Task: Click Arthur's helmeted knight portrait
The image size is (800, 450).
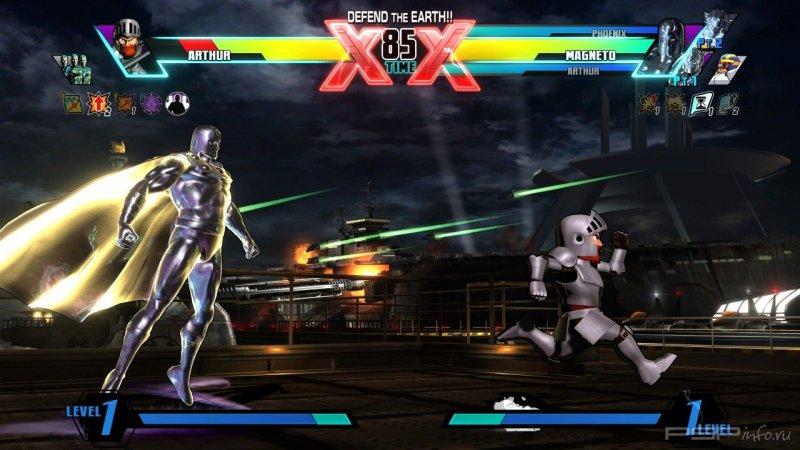Action: [x=129, y=43]
